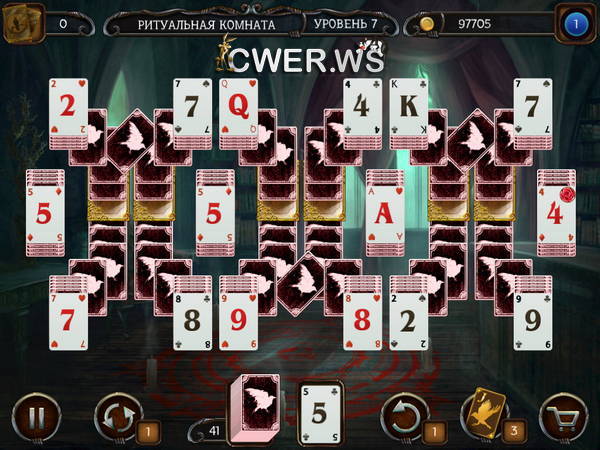Undo the last move with the back-arrow button

pos(406,414)
